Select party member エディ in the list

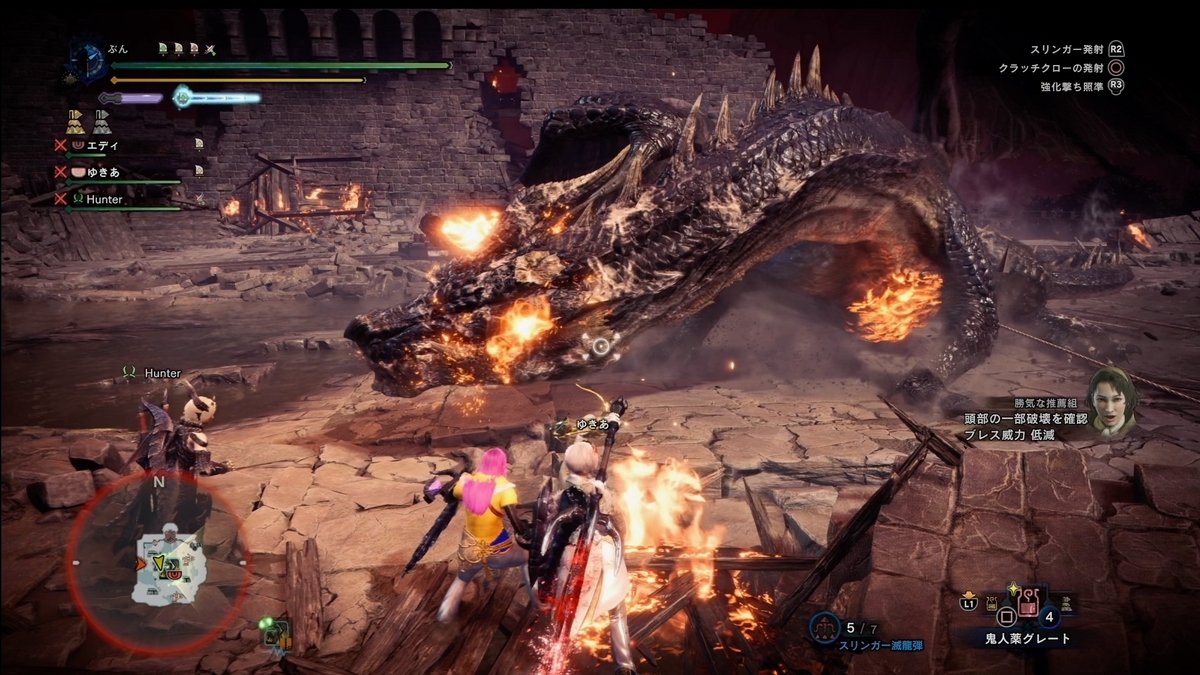click(102, 145)
